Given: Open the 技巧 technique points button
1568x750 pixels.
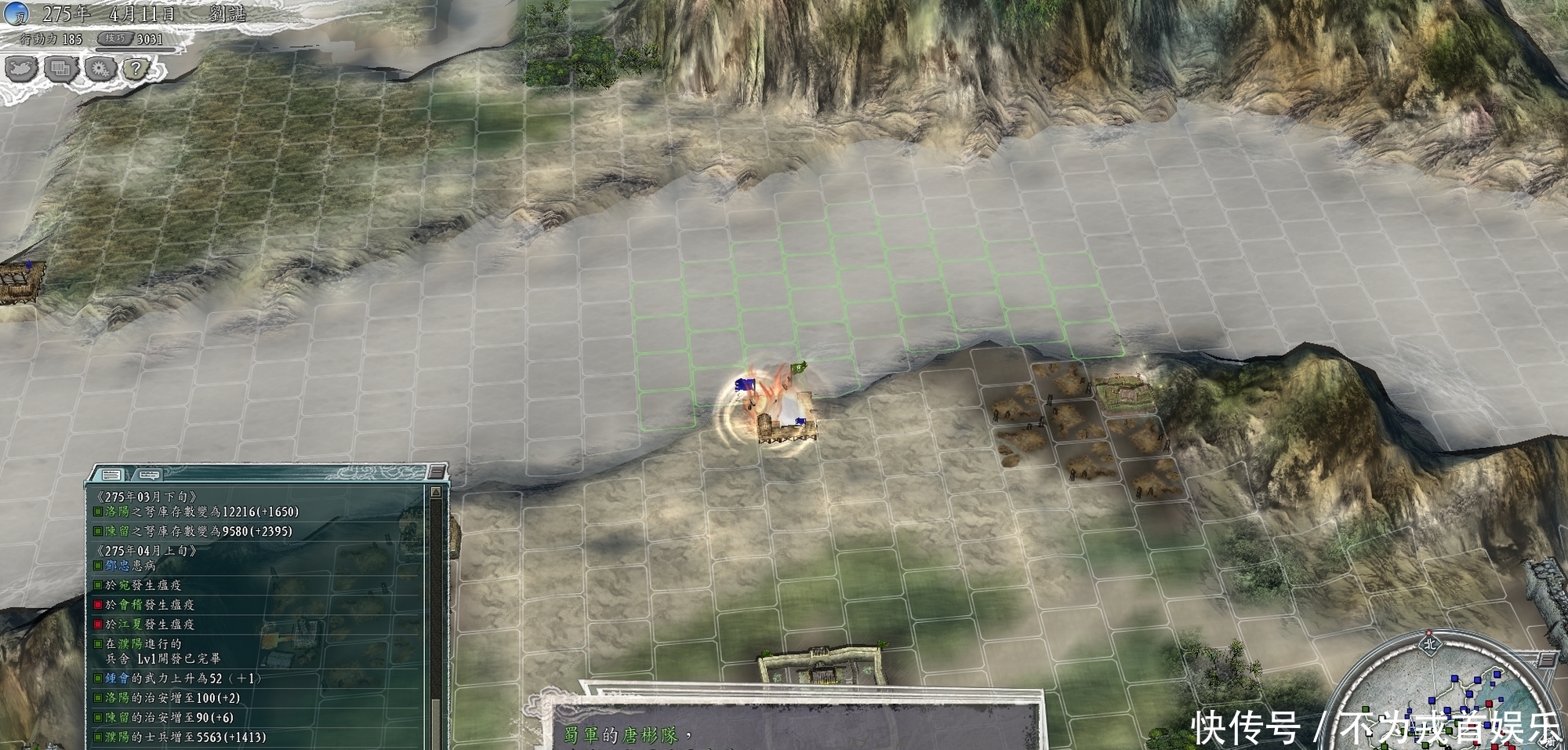Looking at the screenshot, I should [115, 38].
